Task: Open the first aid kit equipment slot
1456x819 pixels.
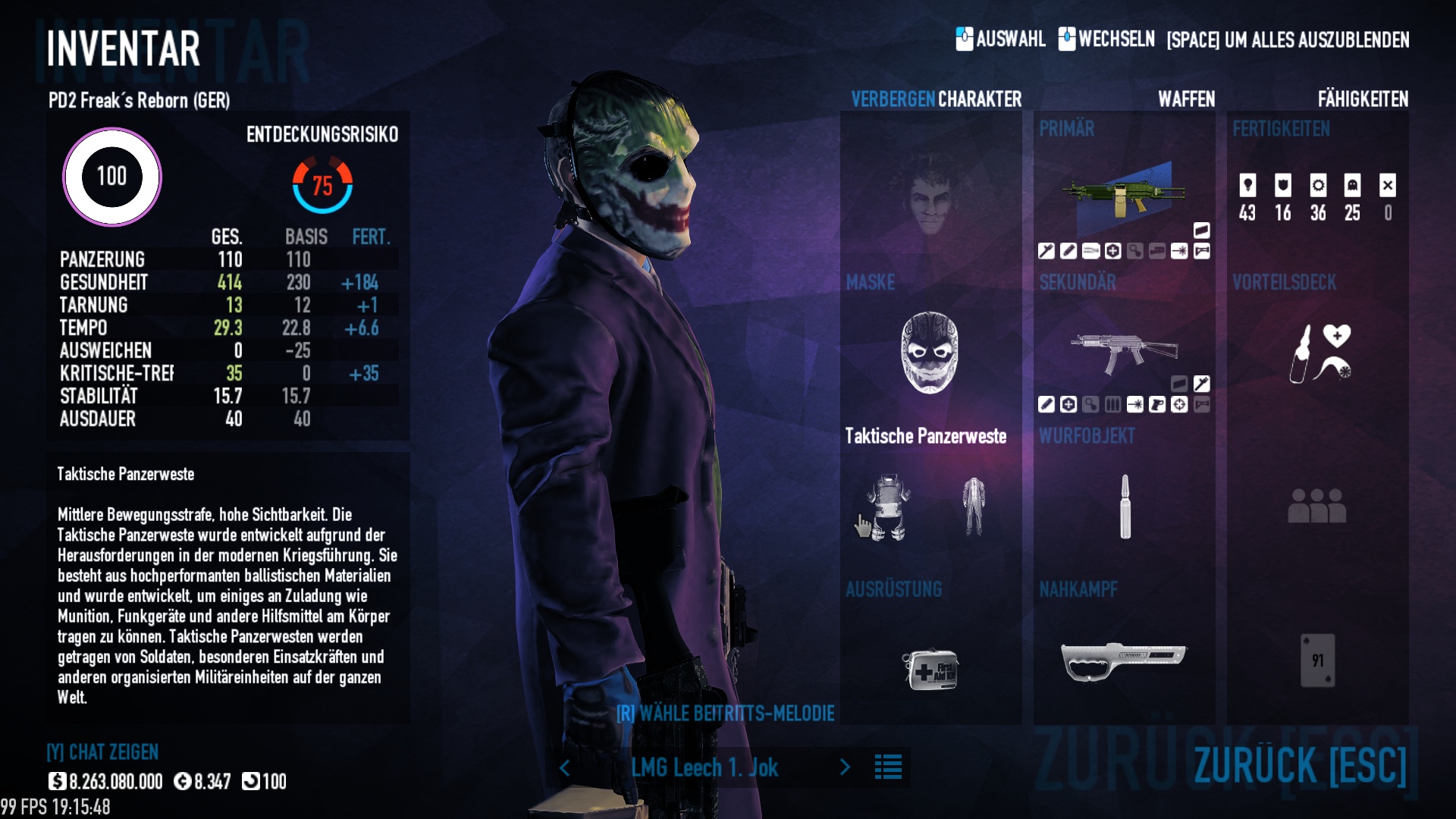Action: (930, 668)
